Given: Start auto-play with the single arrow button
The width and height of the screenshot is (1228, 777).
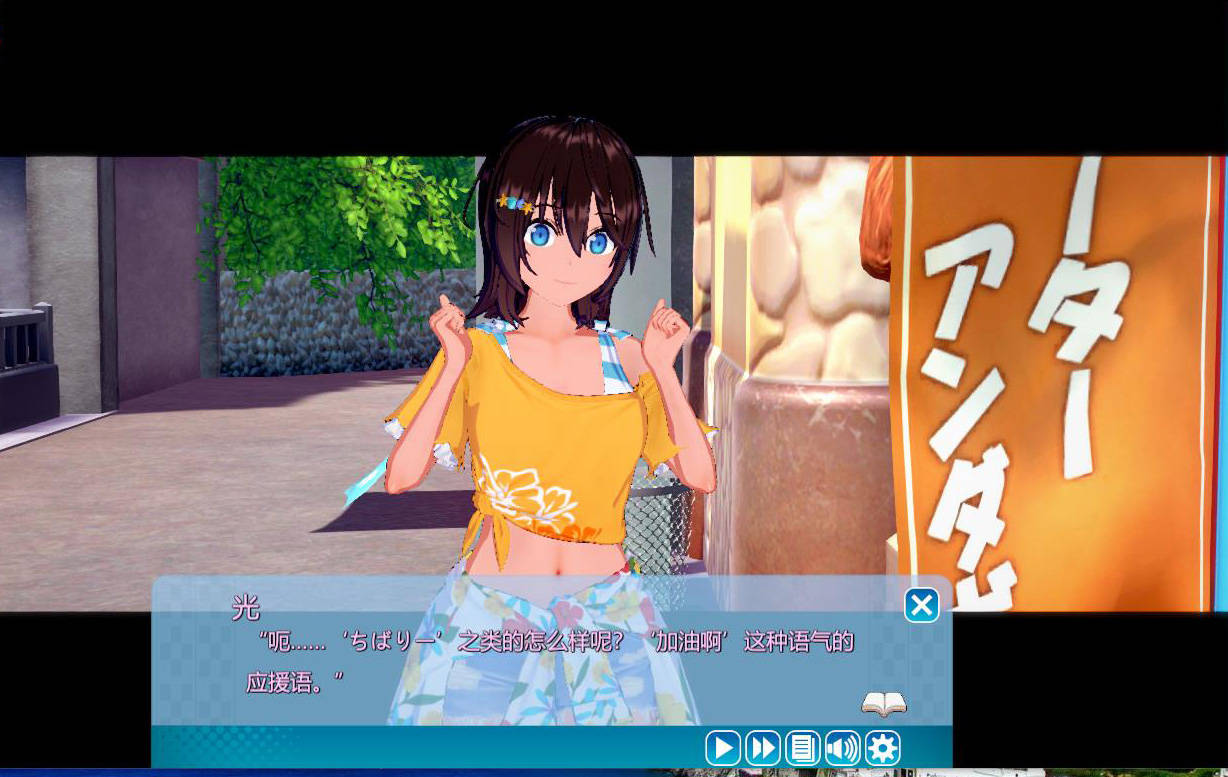Looking at the screenshot, I should click(722, 748).
